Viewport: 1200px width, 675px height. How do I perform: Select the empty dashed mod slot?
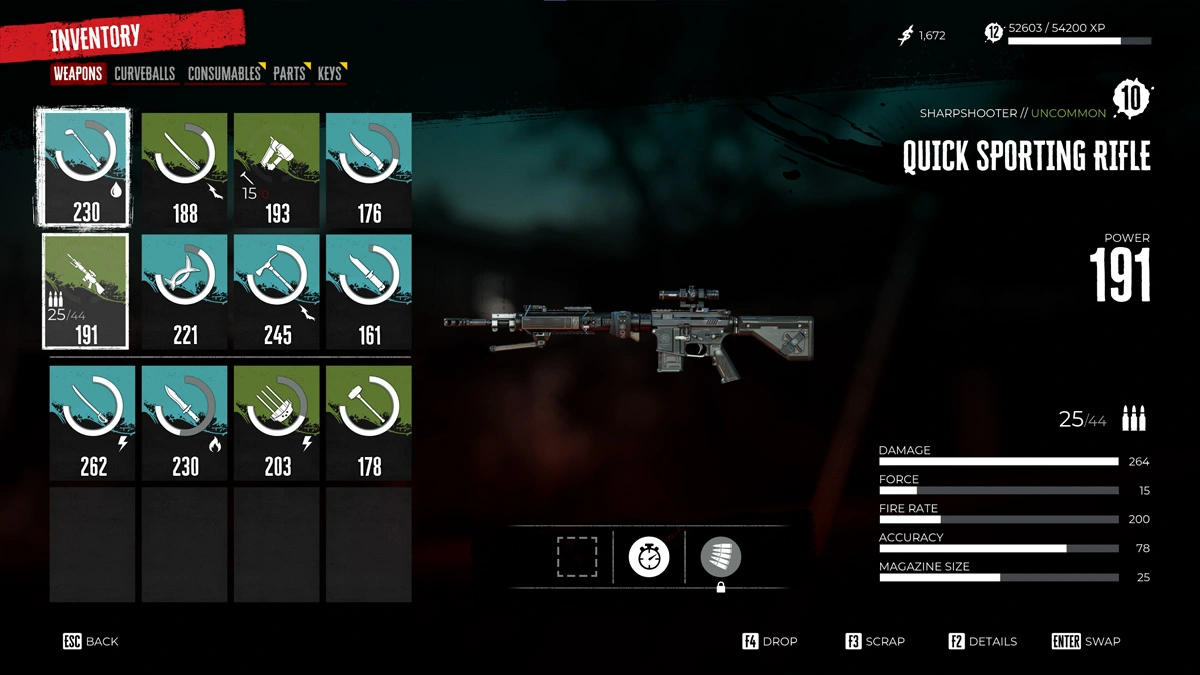point(577,556)
